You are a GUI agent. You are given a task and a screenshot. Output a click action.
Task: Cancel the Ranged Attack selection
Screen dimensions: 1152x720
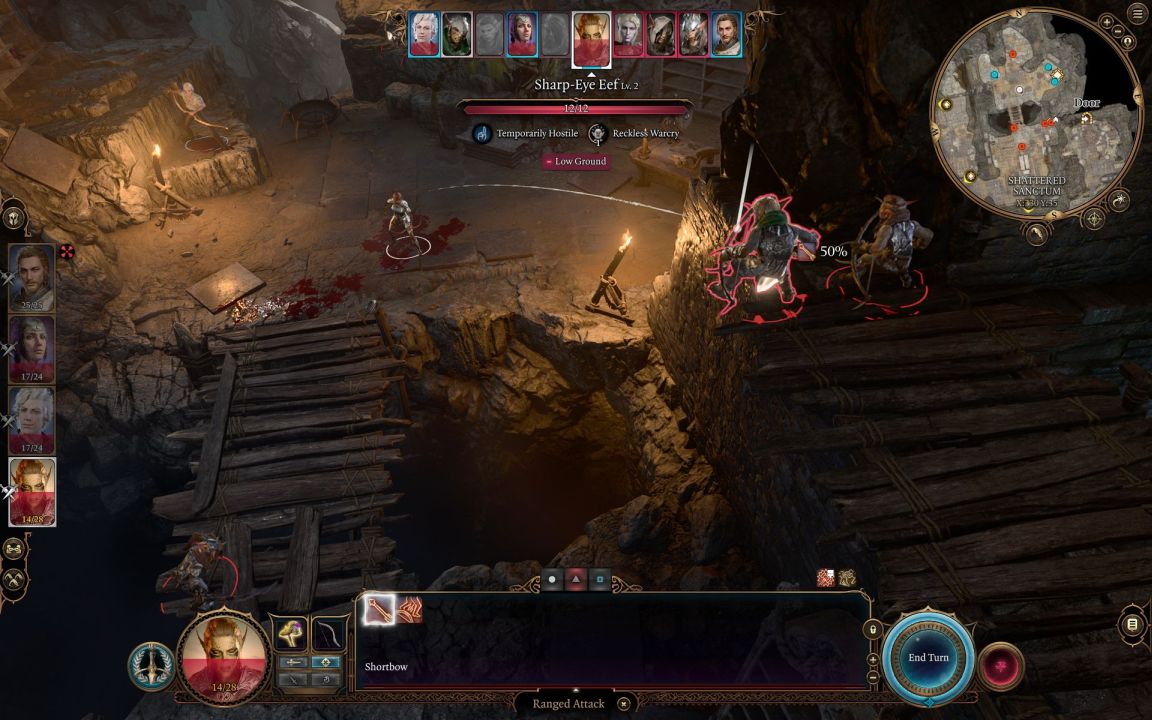tap(623, 704)
